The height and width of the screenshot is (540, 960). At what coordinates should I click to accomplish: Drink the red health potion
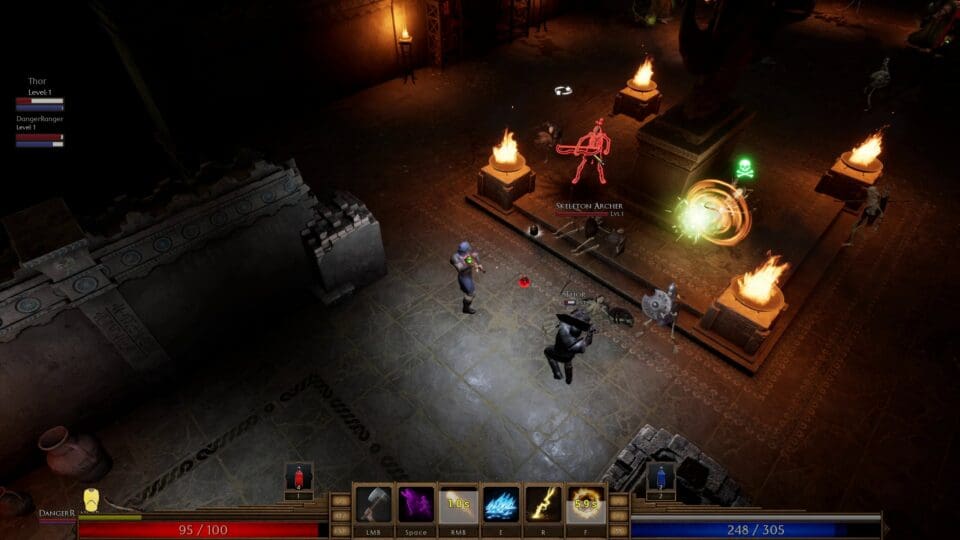(299, 476)
